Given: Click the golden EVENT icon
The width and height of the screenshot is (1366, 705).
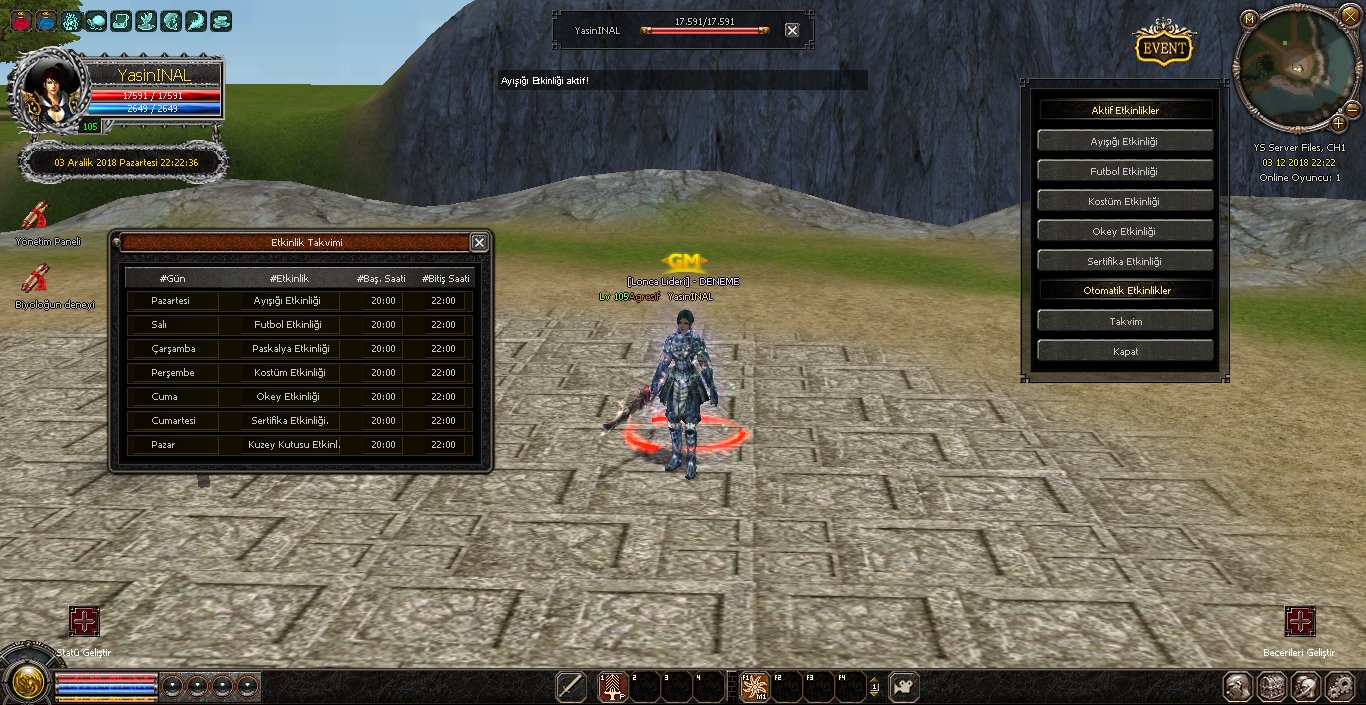Looking at the screenshot, I should [1164, 48].
